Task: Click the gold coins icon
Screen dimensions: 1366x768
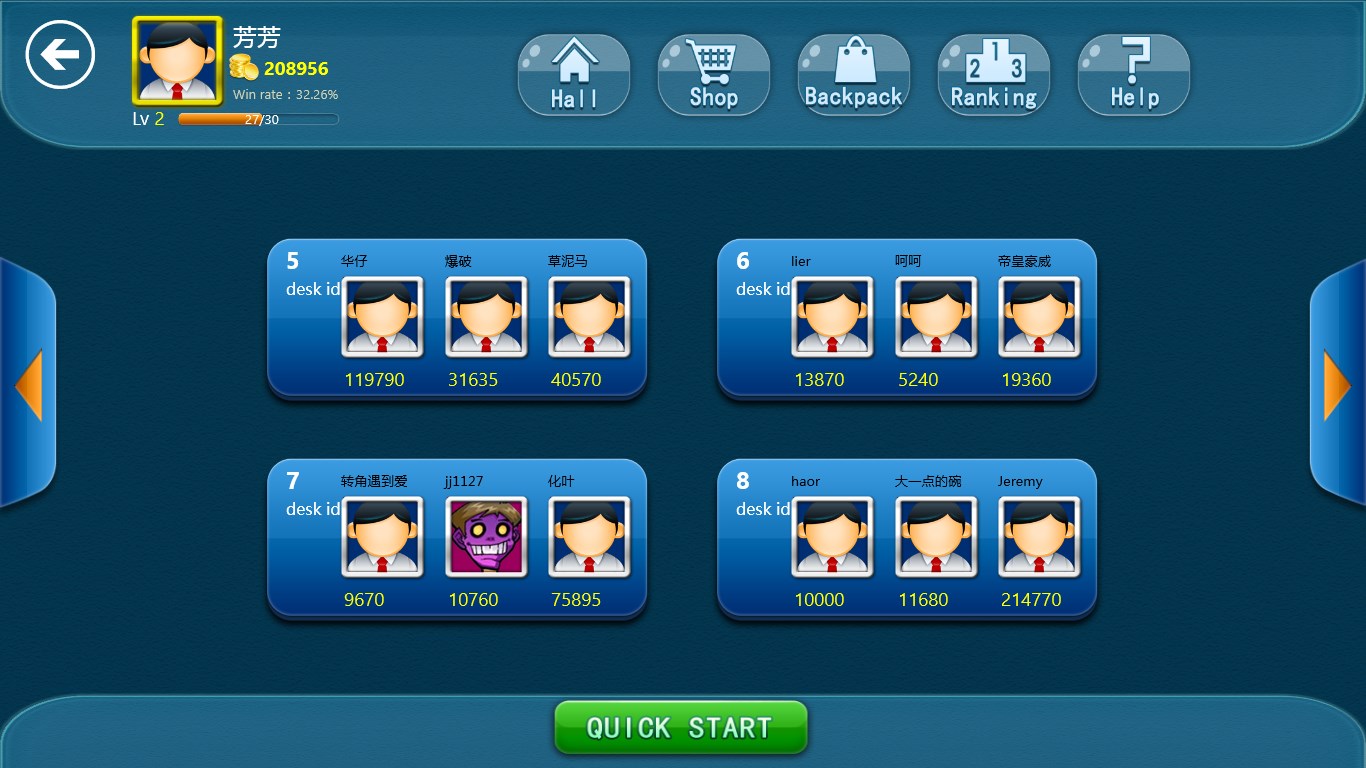Action: (x=244, y=68)
